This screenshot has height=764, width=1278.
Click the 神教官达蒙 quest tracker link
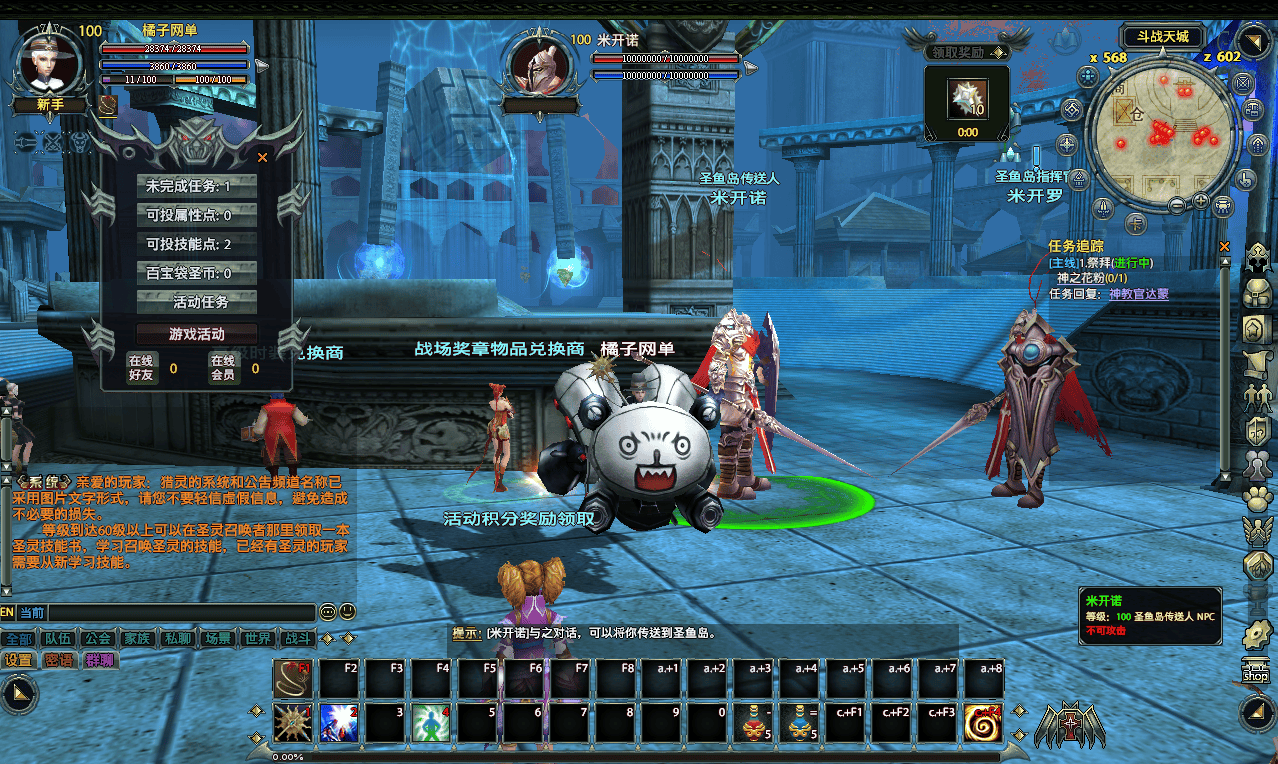pyautogui.click(x=1138, y=294)
